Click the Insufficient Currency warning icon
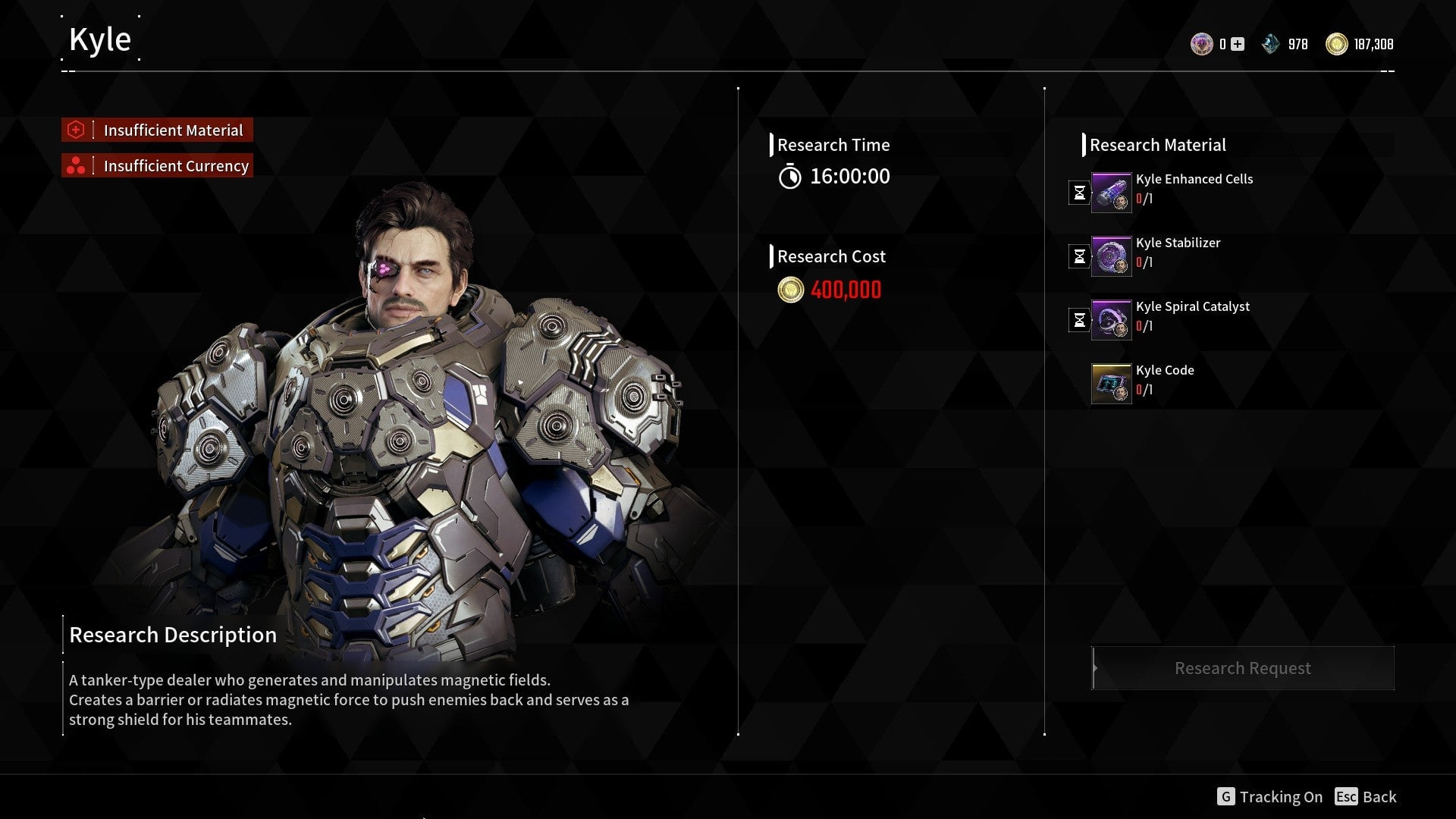Image resolution: width=1456 pixels, height=819 pixels. 77,165
